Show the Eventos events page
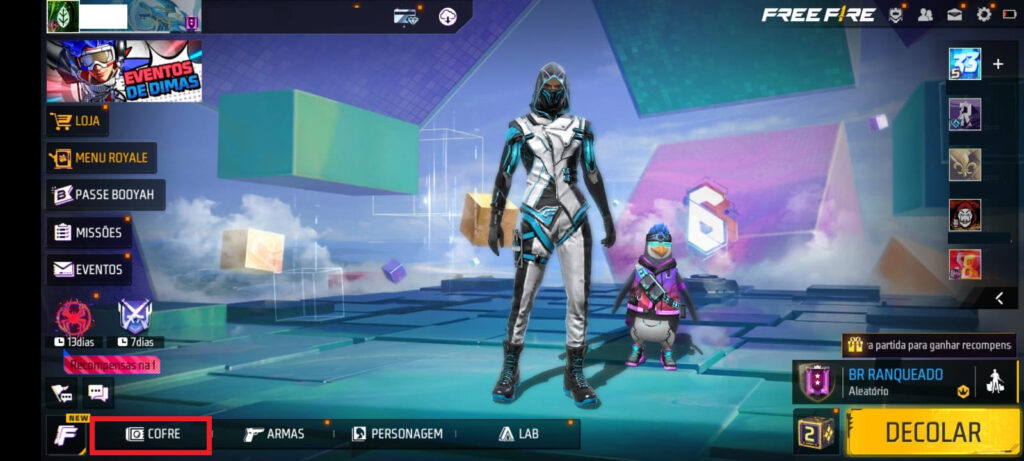Image resolution: width=1024 pixels, height=461 pixels. (x=88, y=269)
